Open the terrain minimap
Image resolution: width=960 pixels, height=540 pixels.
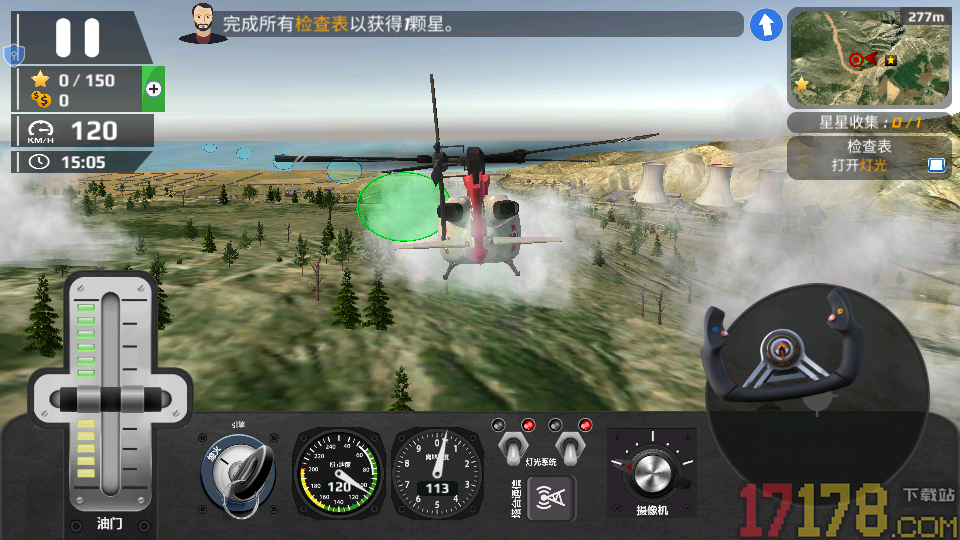click(868, 57)
